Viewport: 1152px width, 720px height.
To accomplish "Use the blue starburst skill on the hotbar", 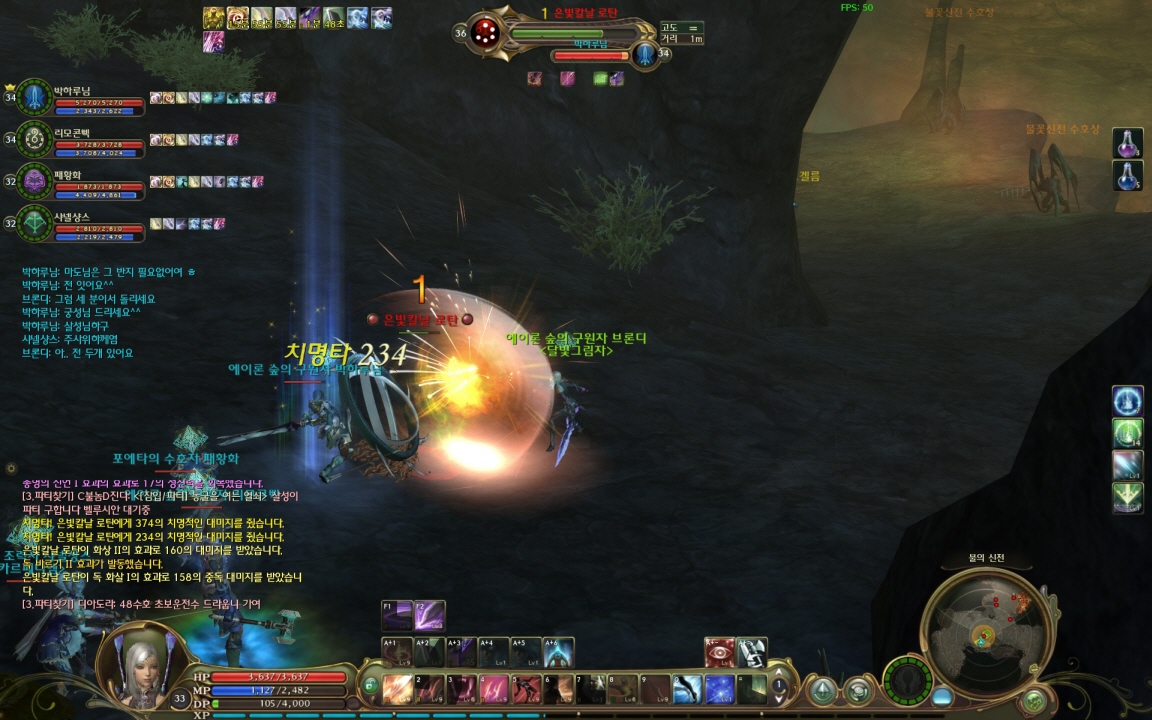I will pos(719,689).
